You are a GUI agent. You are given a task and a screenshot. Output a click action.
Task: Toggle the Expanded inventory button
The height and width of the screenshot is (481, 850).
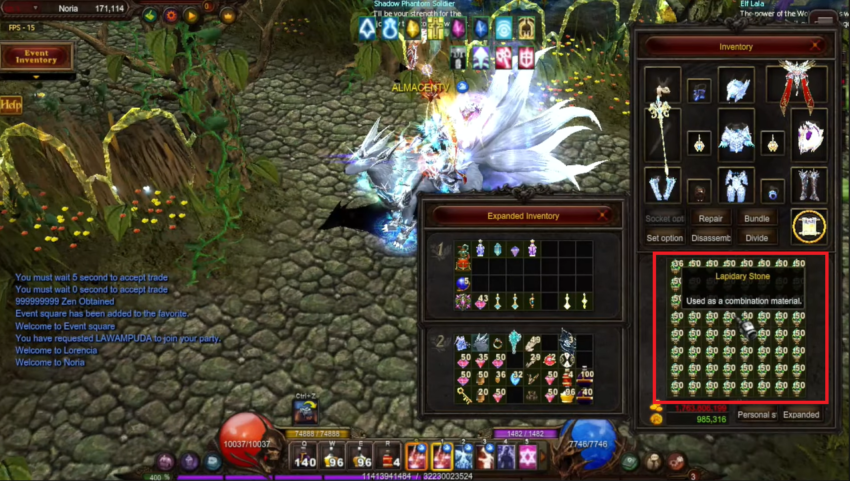(x=801, y=414)
